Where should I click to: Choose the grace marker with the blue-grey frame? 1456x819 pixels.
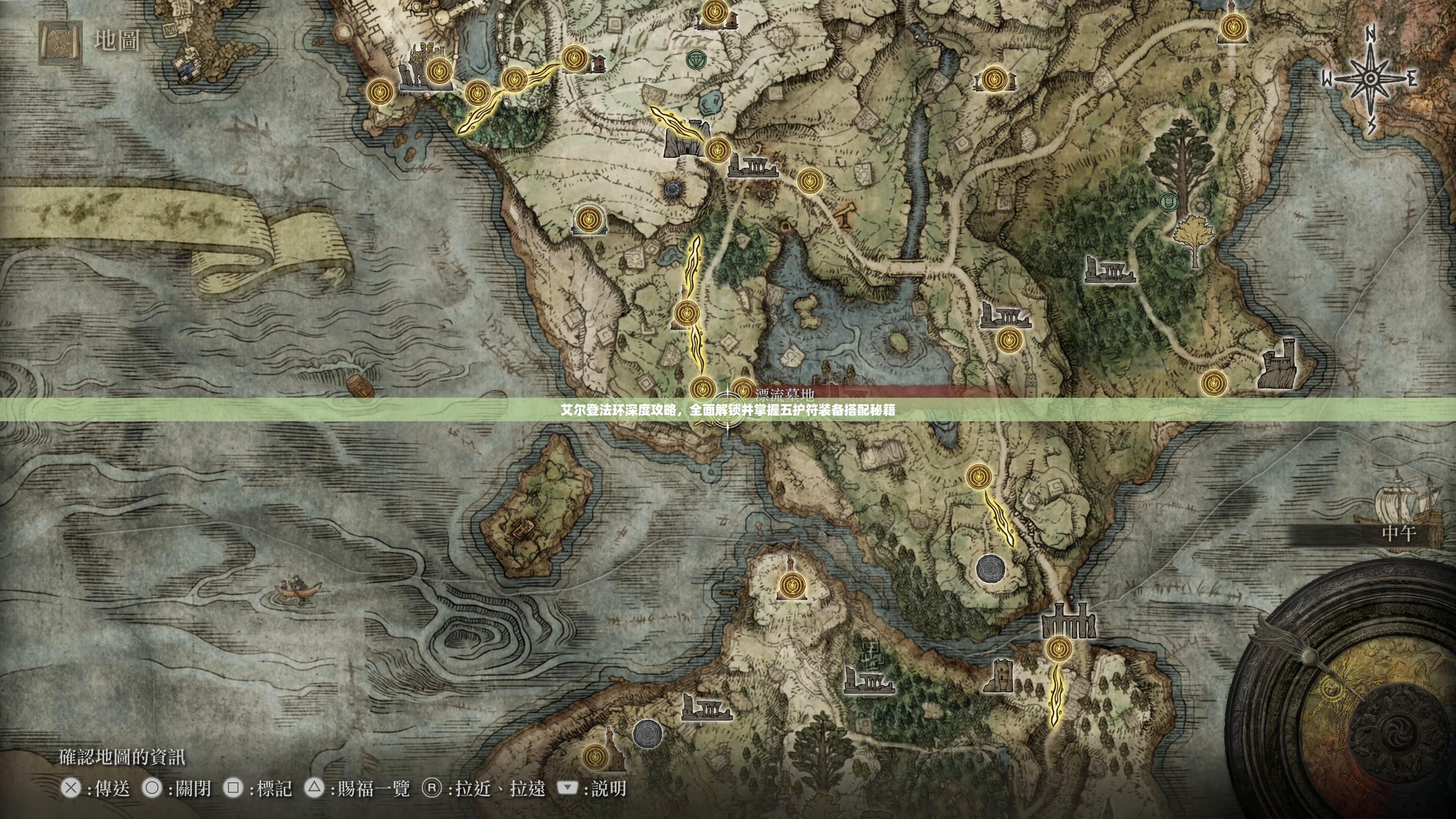point(589,219)
